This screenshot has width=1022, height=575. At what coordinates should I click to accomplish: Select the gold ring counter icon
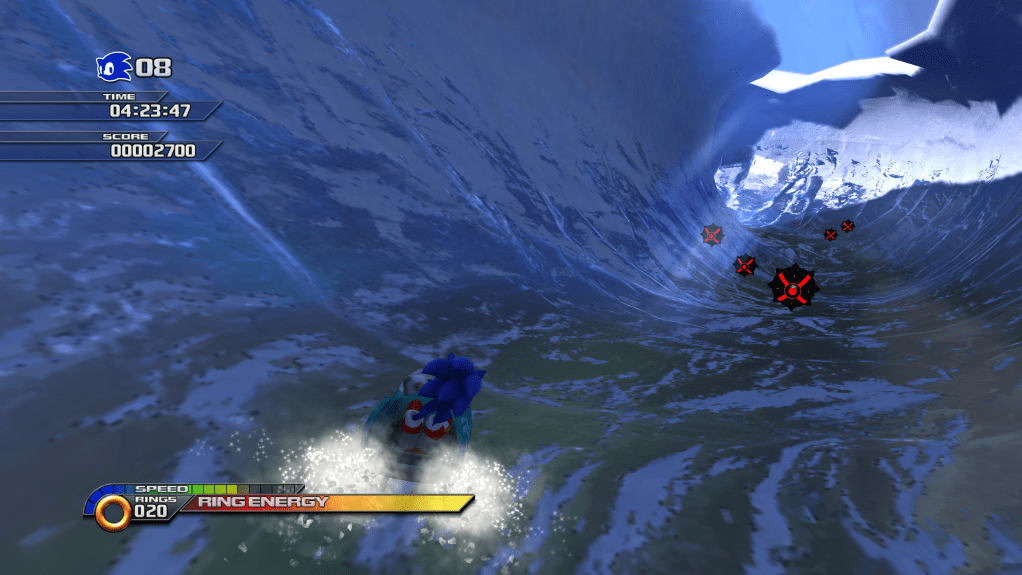(114, 511)
